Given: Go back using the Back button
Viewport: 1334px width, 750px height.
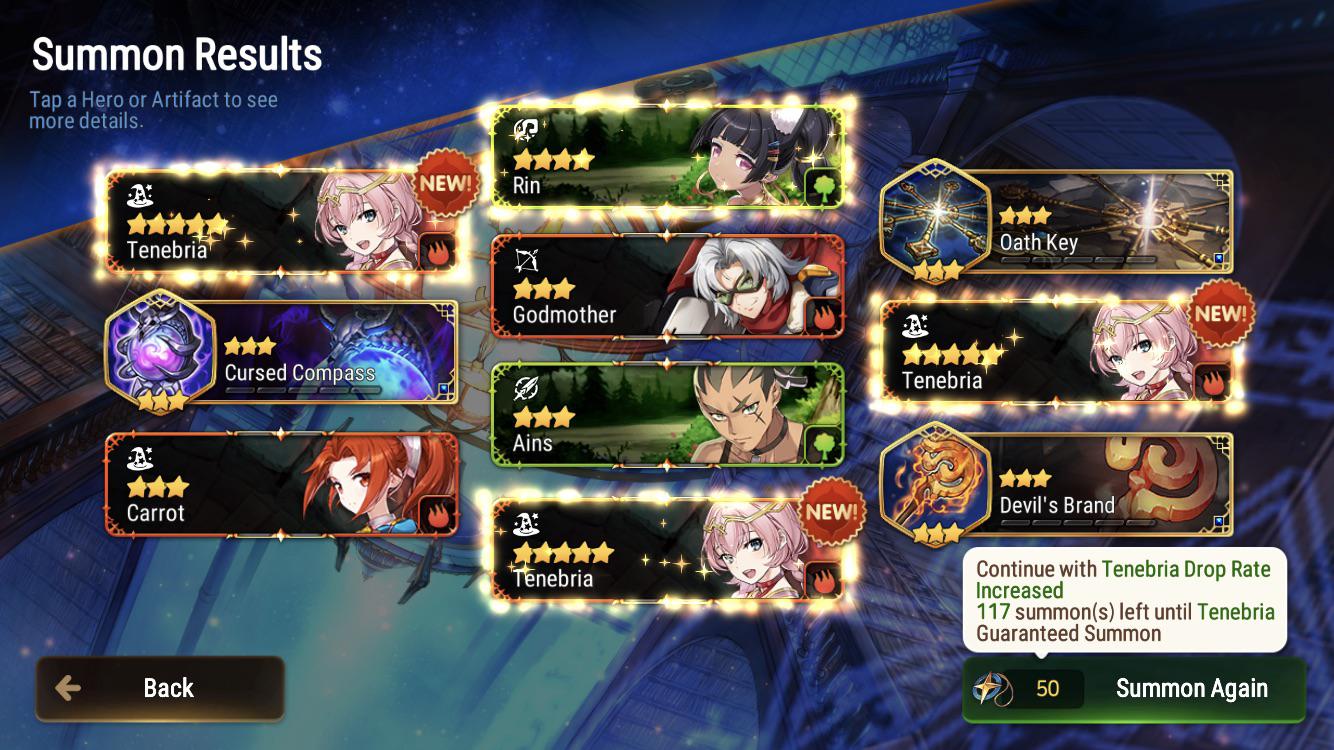Looking at the screenshot, I should point(160,688).
